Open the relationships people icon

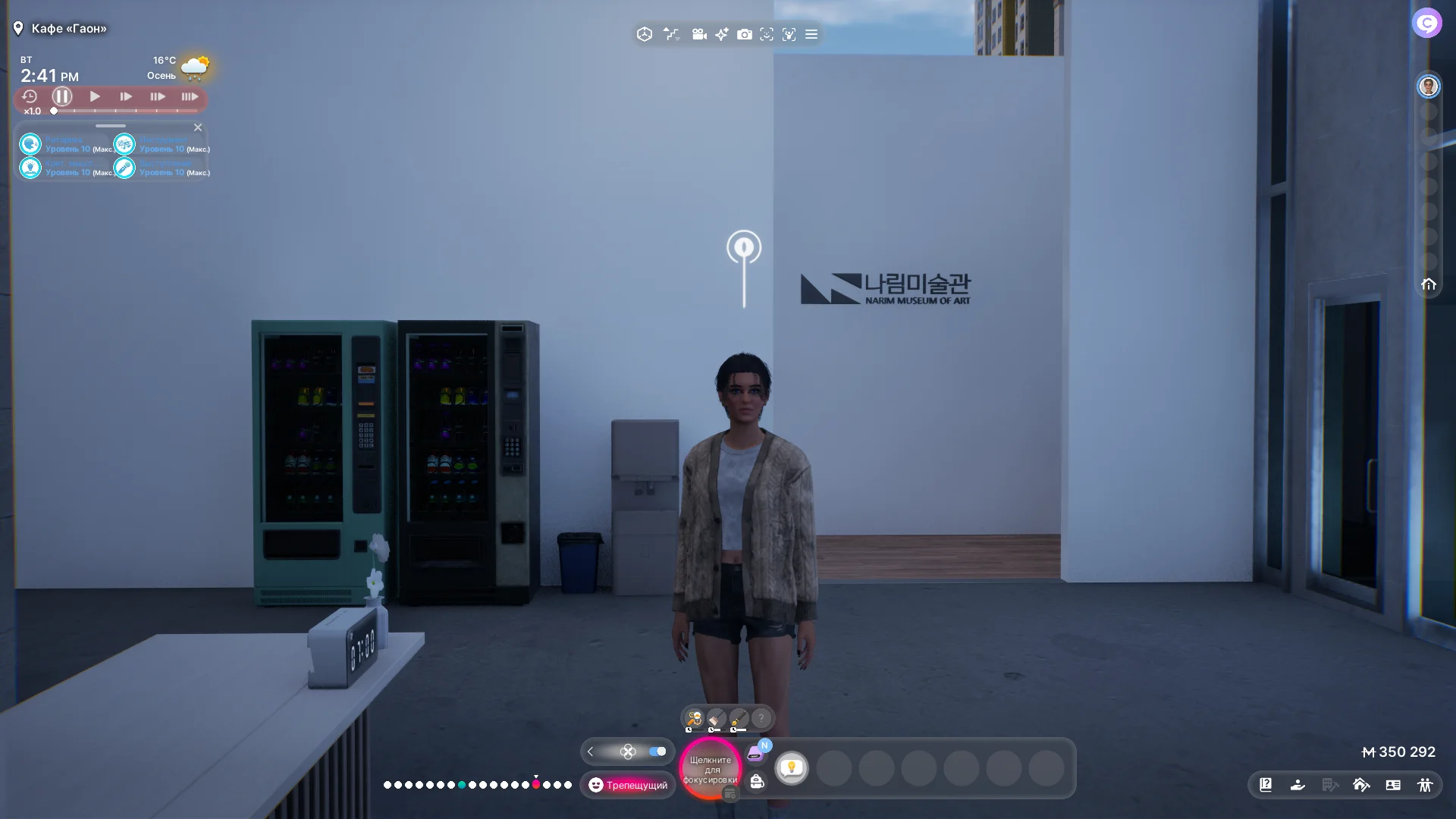pyautogui.click(x=1425, y=785)
